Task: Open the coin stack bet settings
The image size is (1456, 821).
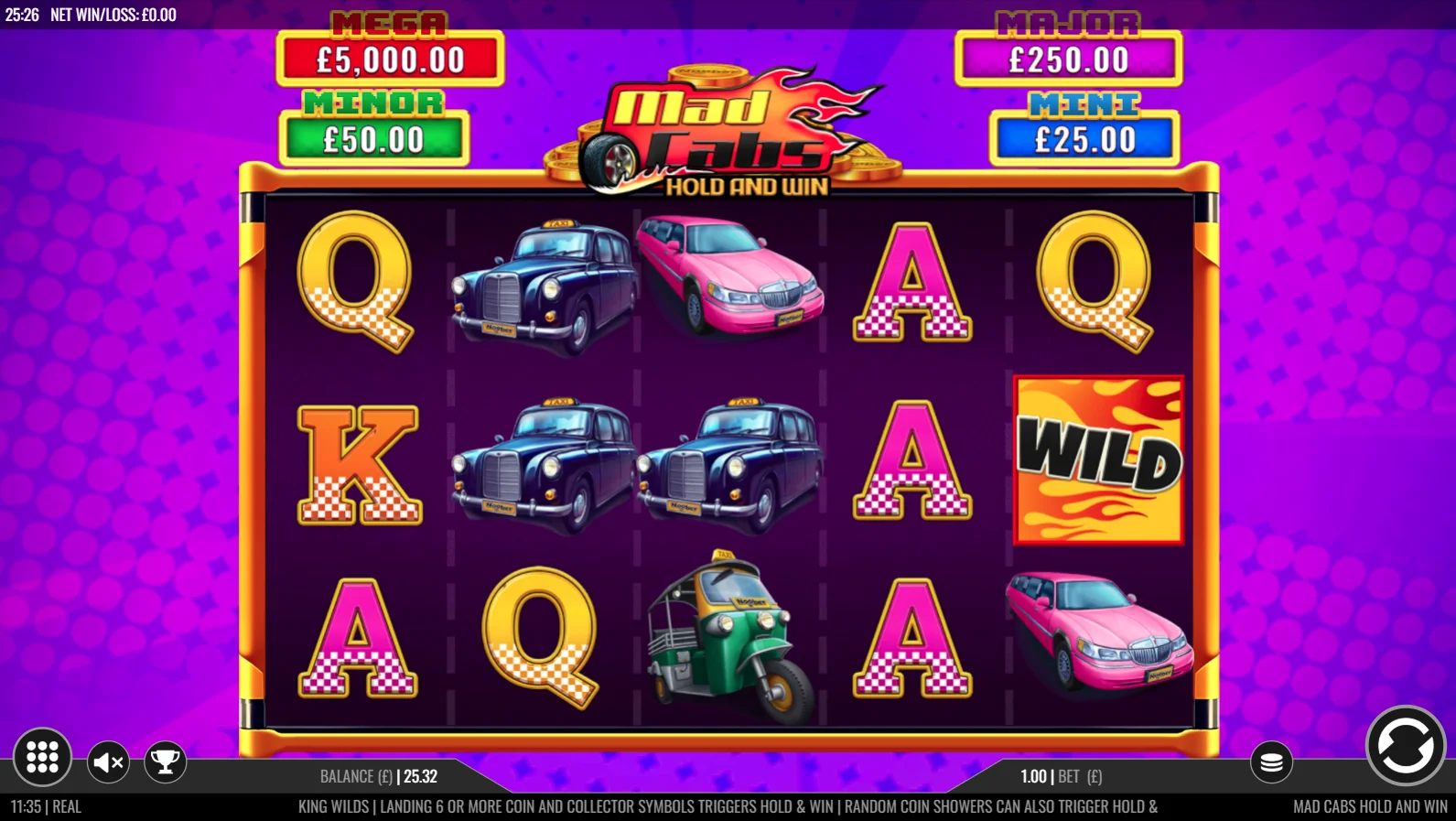Action: (x=1271, y=762)
